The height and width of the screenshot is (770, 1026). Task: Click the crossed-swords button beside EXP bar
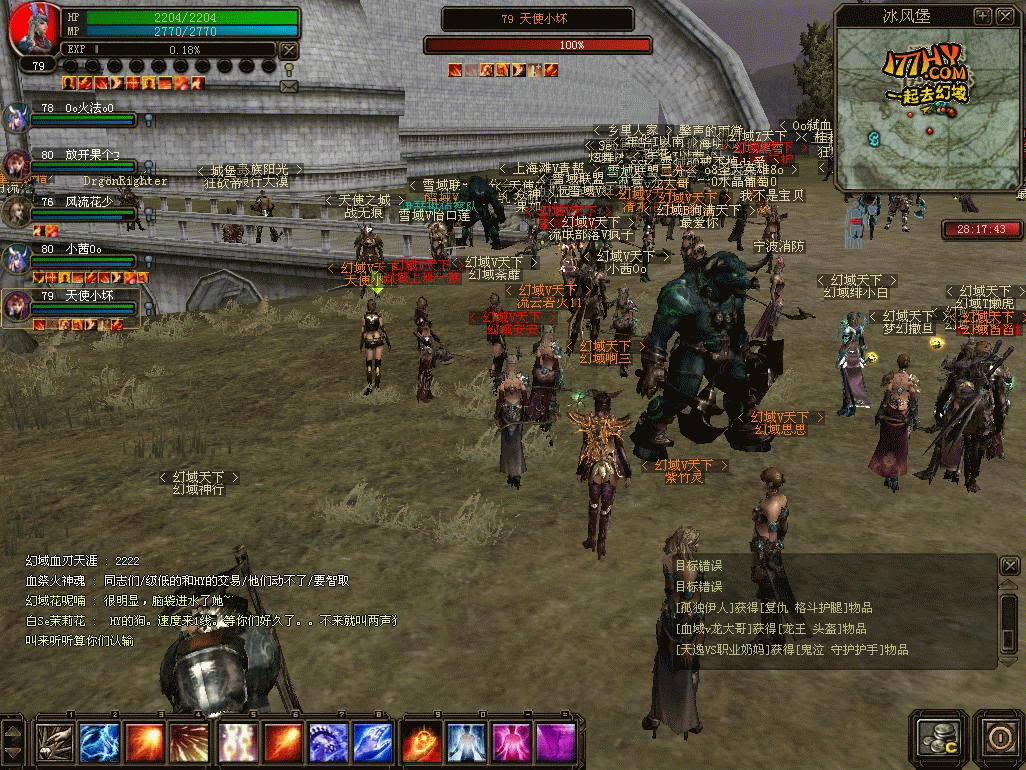coord(288,50)
